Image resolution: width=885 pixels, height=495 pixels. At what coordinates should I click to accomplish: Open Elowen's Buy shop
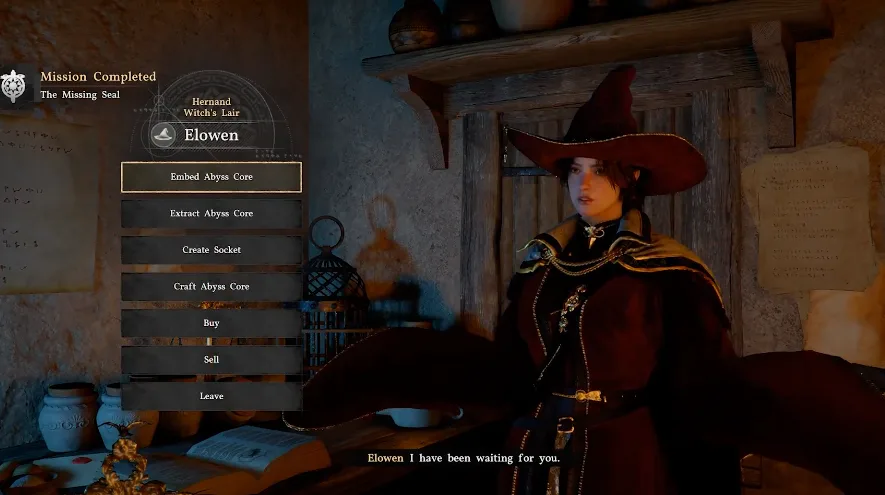click(x=211, y=323)
